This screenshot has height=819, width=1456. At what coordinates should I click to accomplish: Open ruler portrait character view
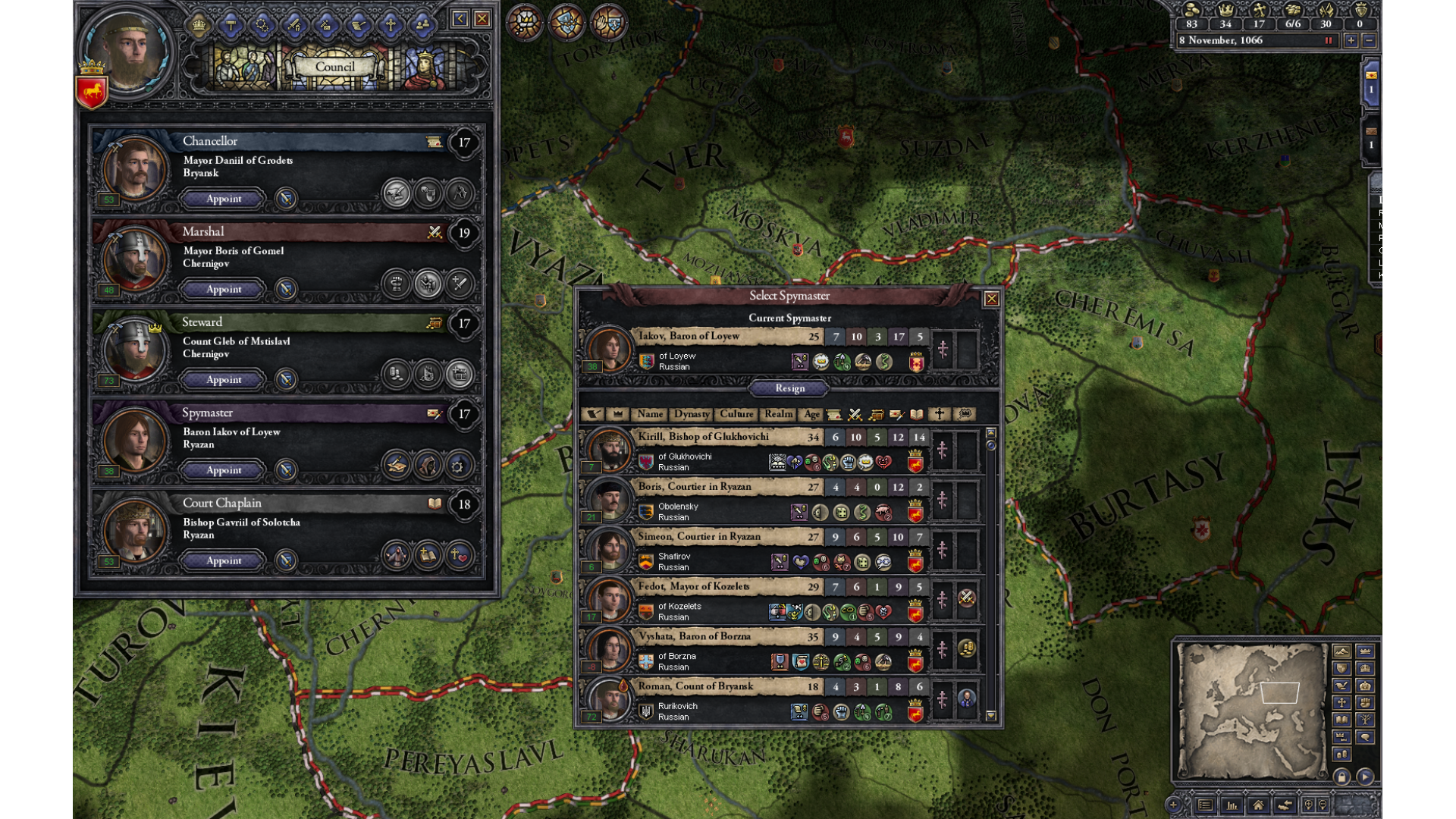pyautogui.click(x=127, y=52)
